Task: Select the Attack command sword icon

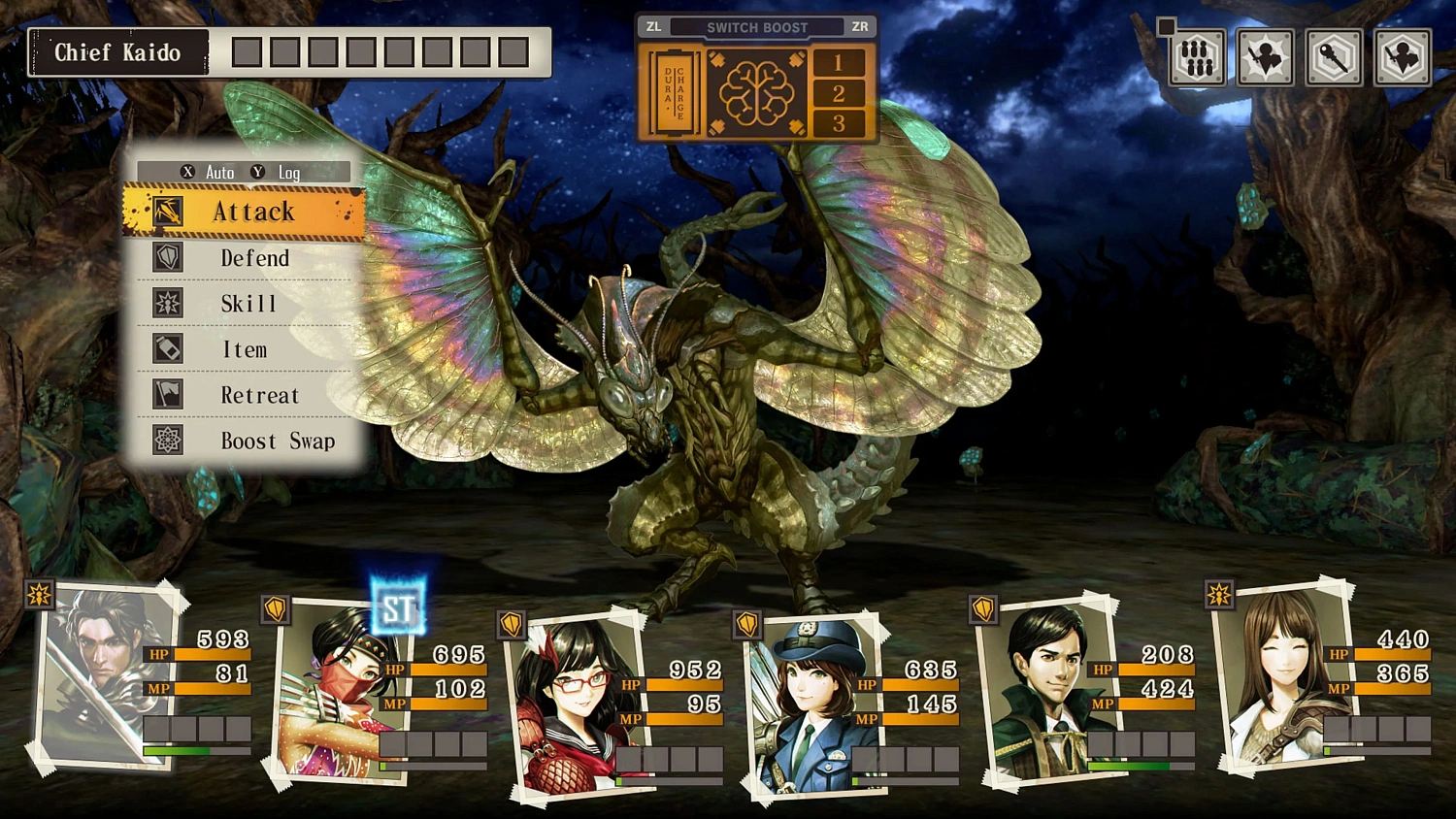Action: [167, 212]
